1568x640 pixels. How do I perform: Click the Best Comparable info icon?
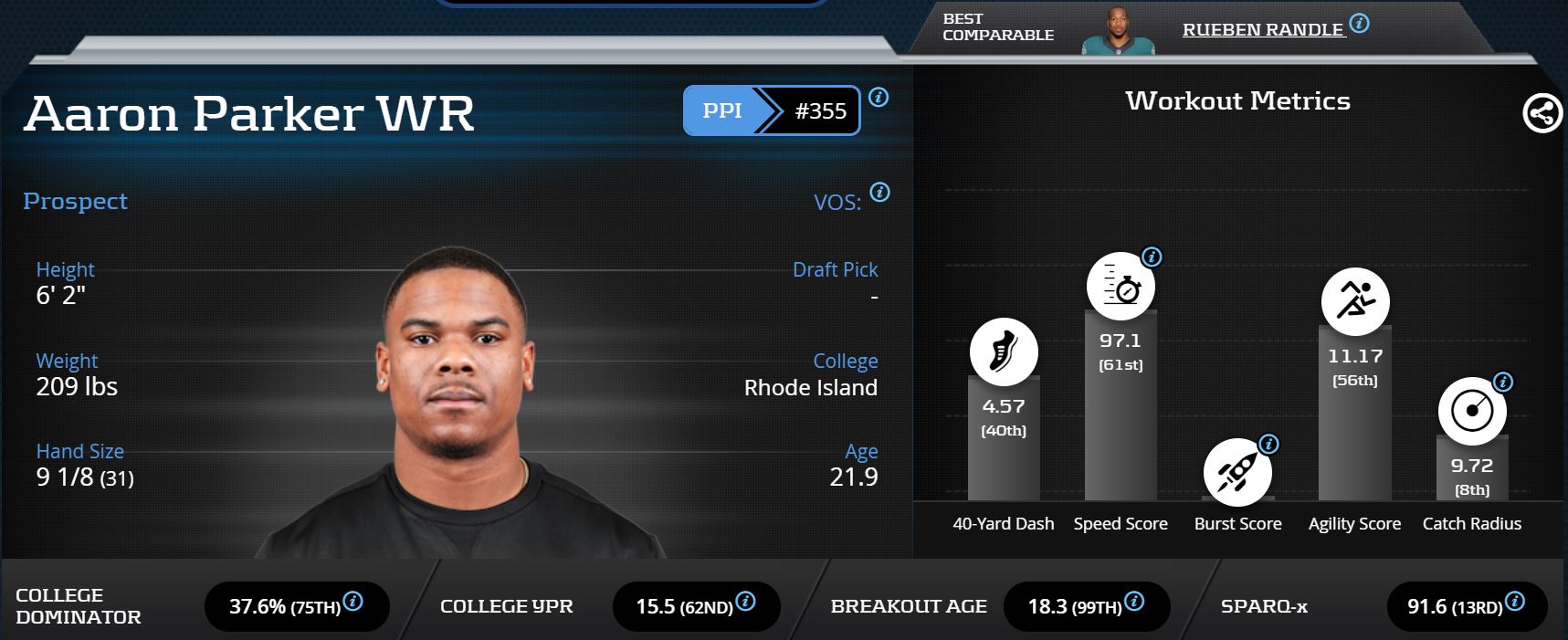pos(1359,24)
